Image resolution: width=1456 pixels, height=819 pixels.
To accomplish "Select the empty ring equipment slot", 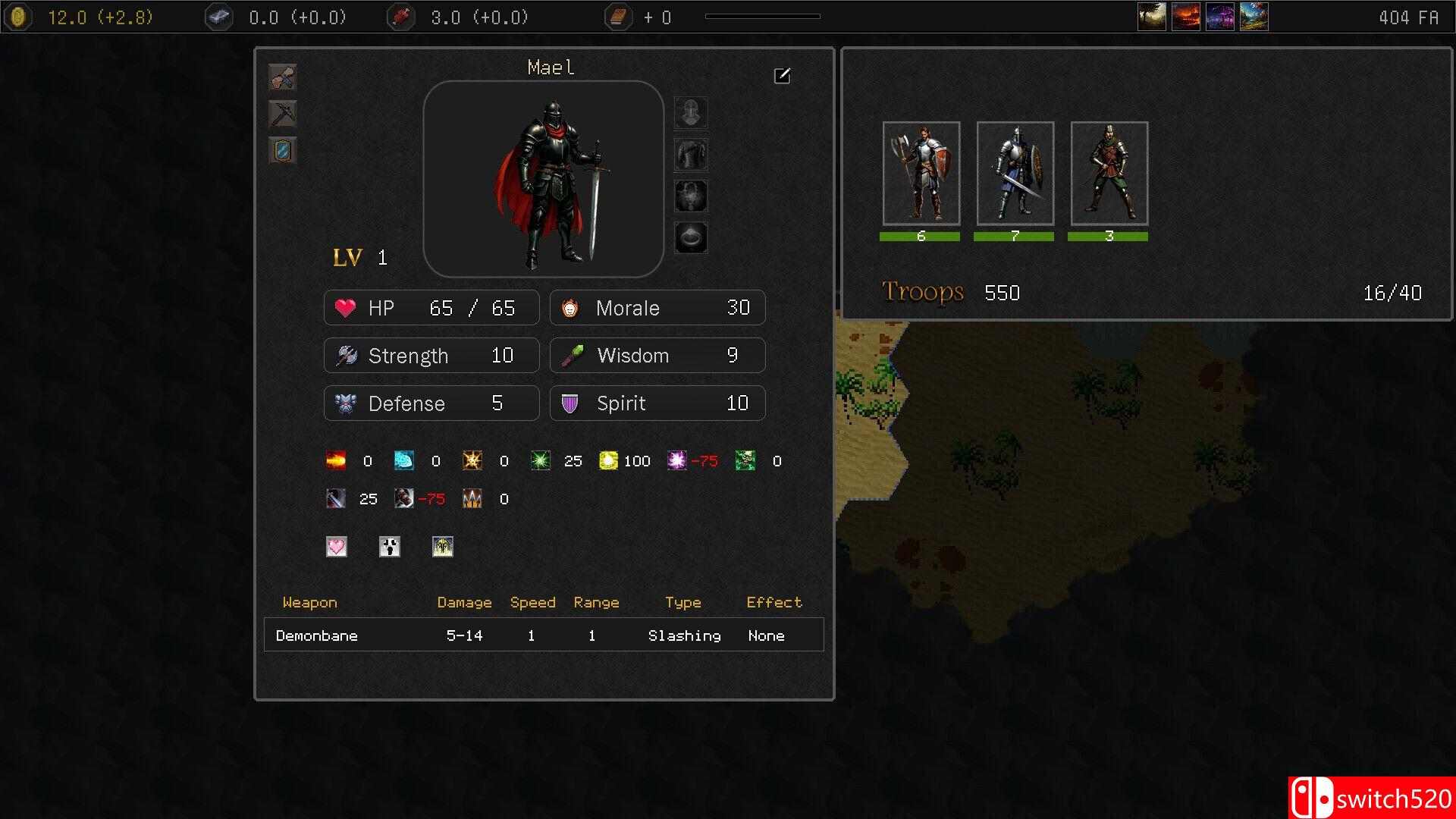I will [x=691, y=237].
